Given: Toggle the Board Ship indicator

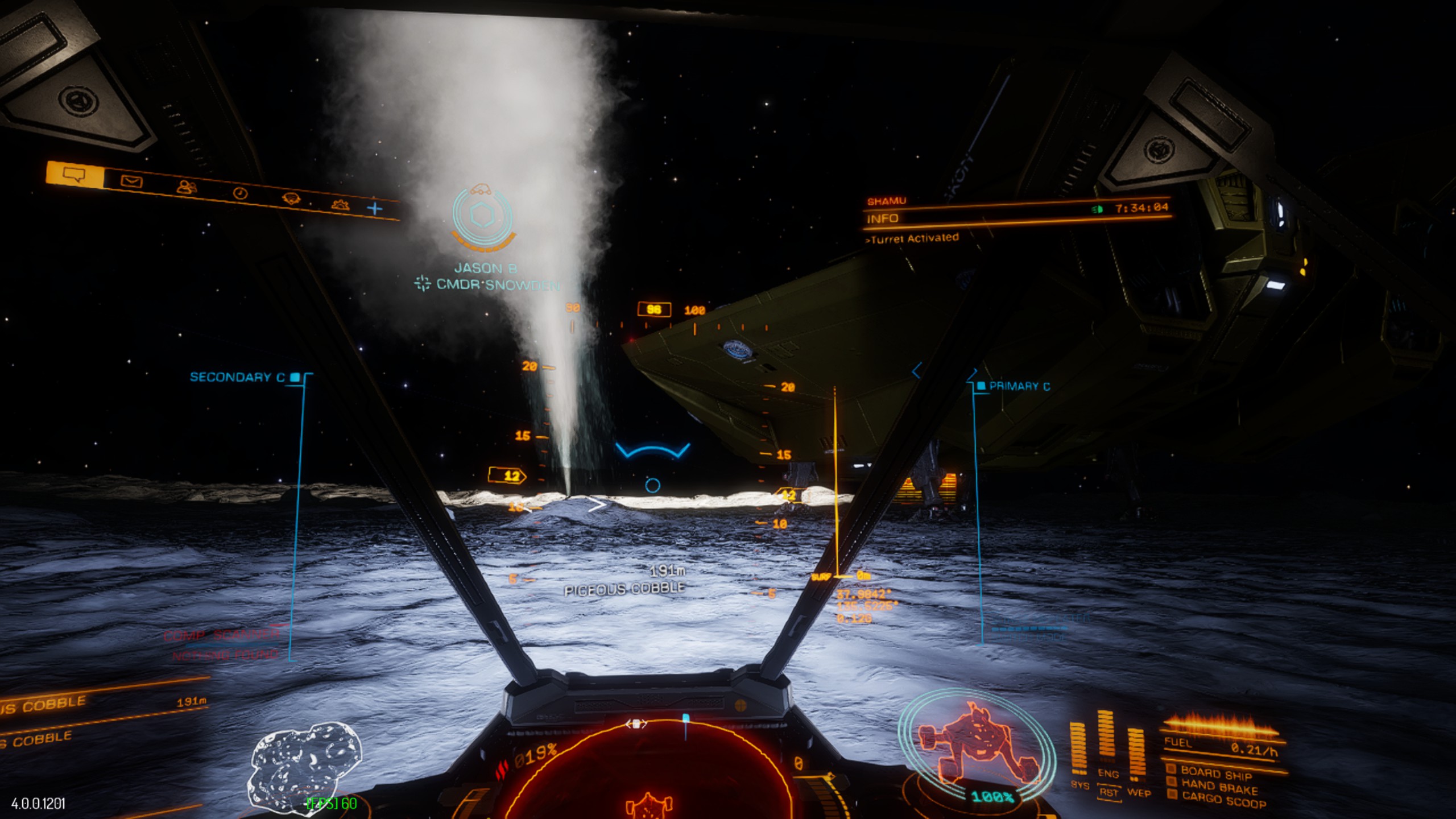Looking at the screenshot, I should [x=1215, y=773].
